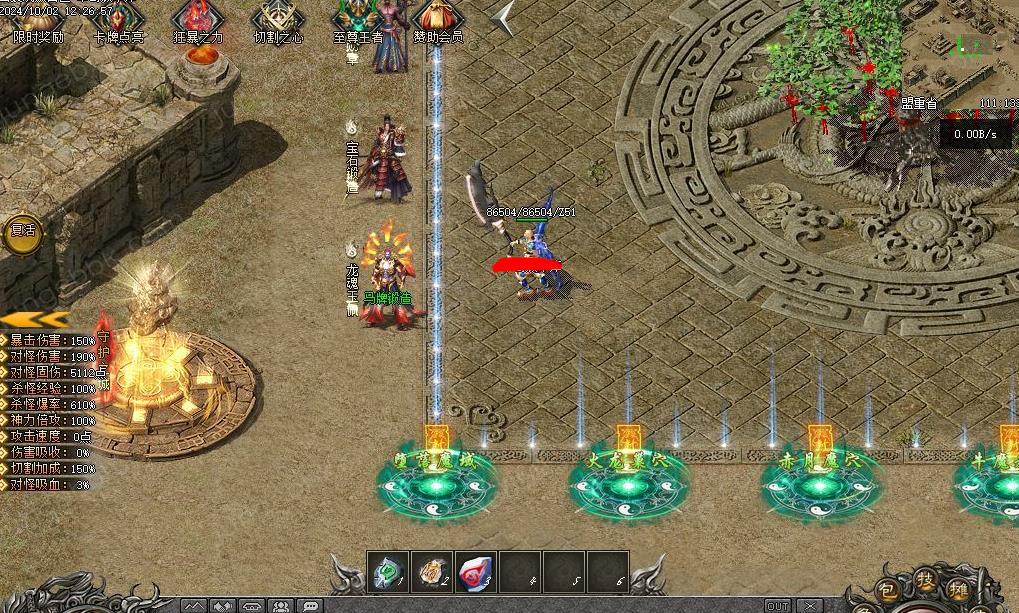Use the green item in hotbar slot 1
The height and width of the screenshot is (613, 1019).
click(386, 571)
